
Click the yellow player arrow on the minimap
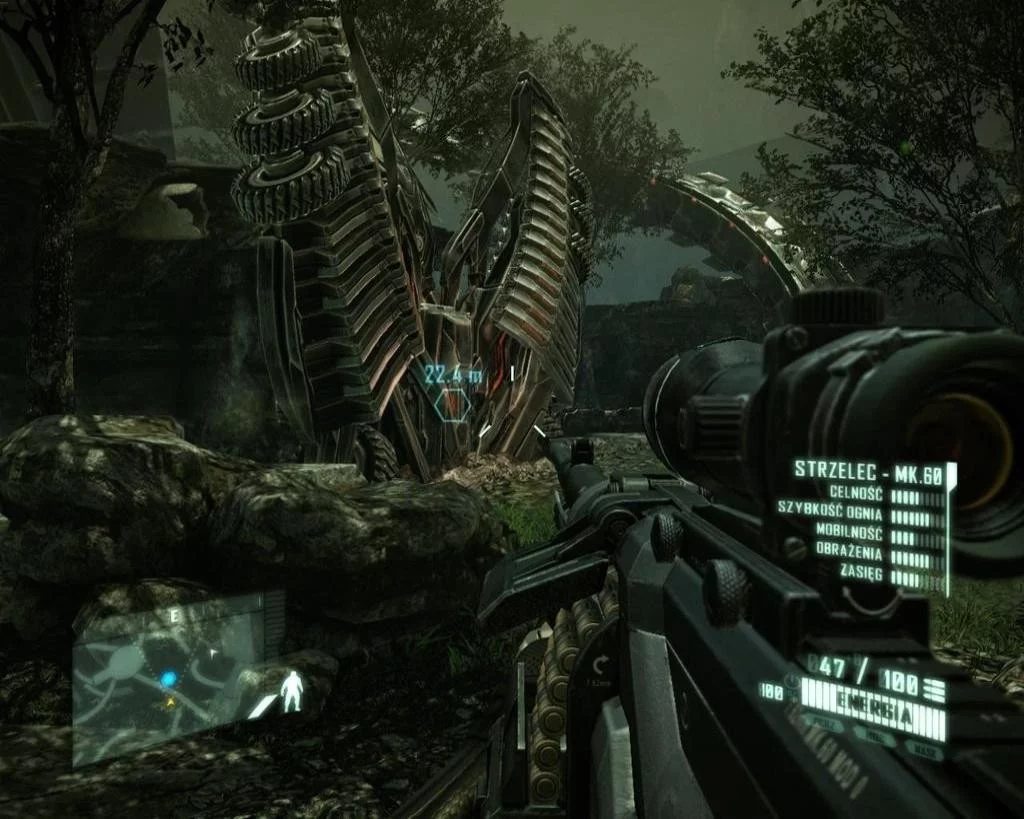[x=171, y=702]
